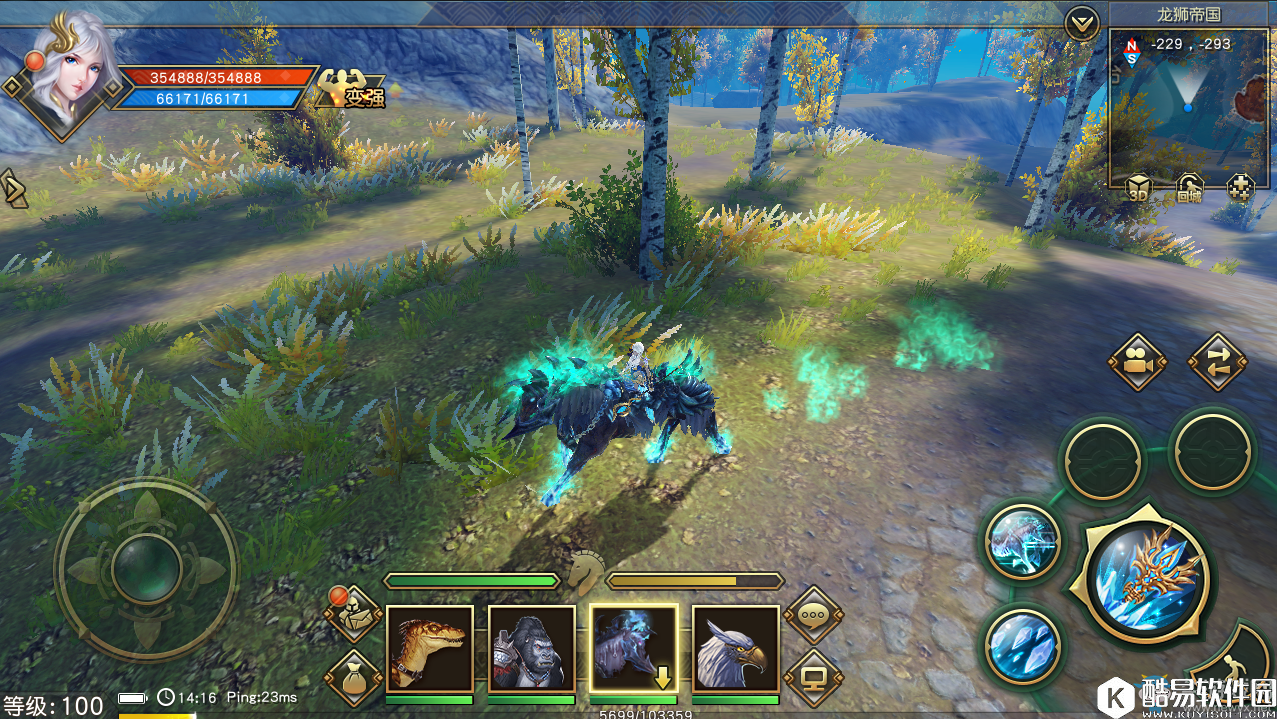Select the armored gorilla mount slot
Viewport: 1277px width, 719px height.
coord(531,648)
